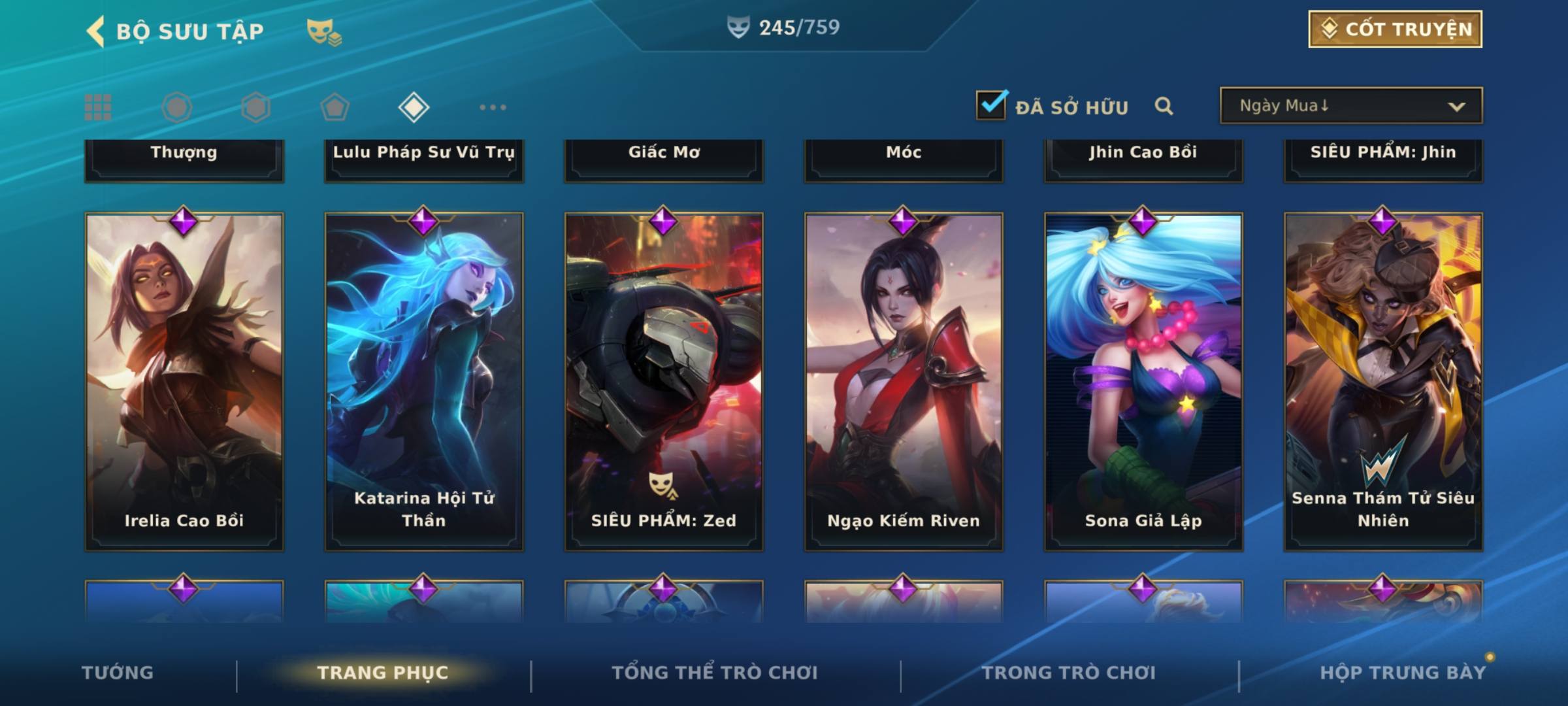This screenshot has width=1568, height=706.
Task: Expand the Ngày Mua sort dropdown
Action: [1351, 106]
